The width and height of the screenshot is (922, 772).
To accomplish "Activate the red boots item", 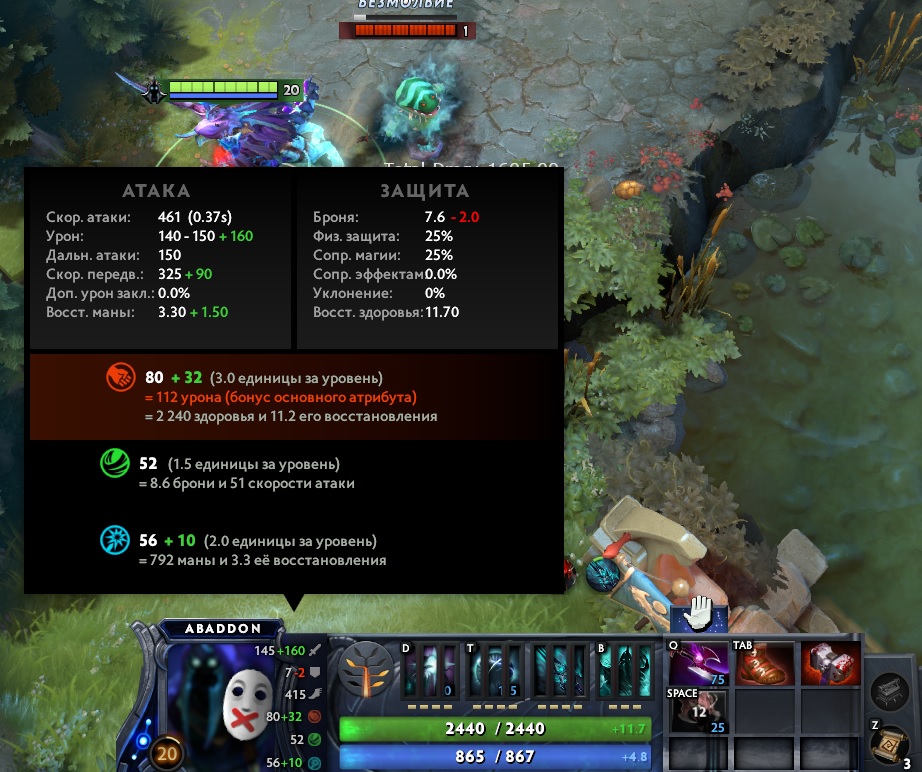I will (765, 664).
